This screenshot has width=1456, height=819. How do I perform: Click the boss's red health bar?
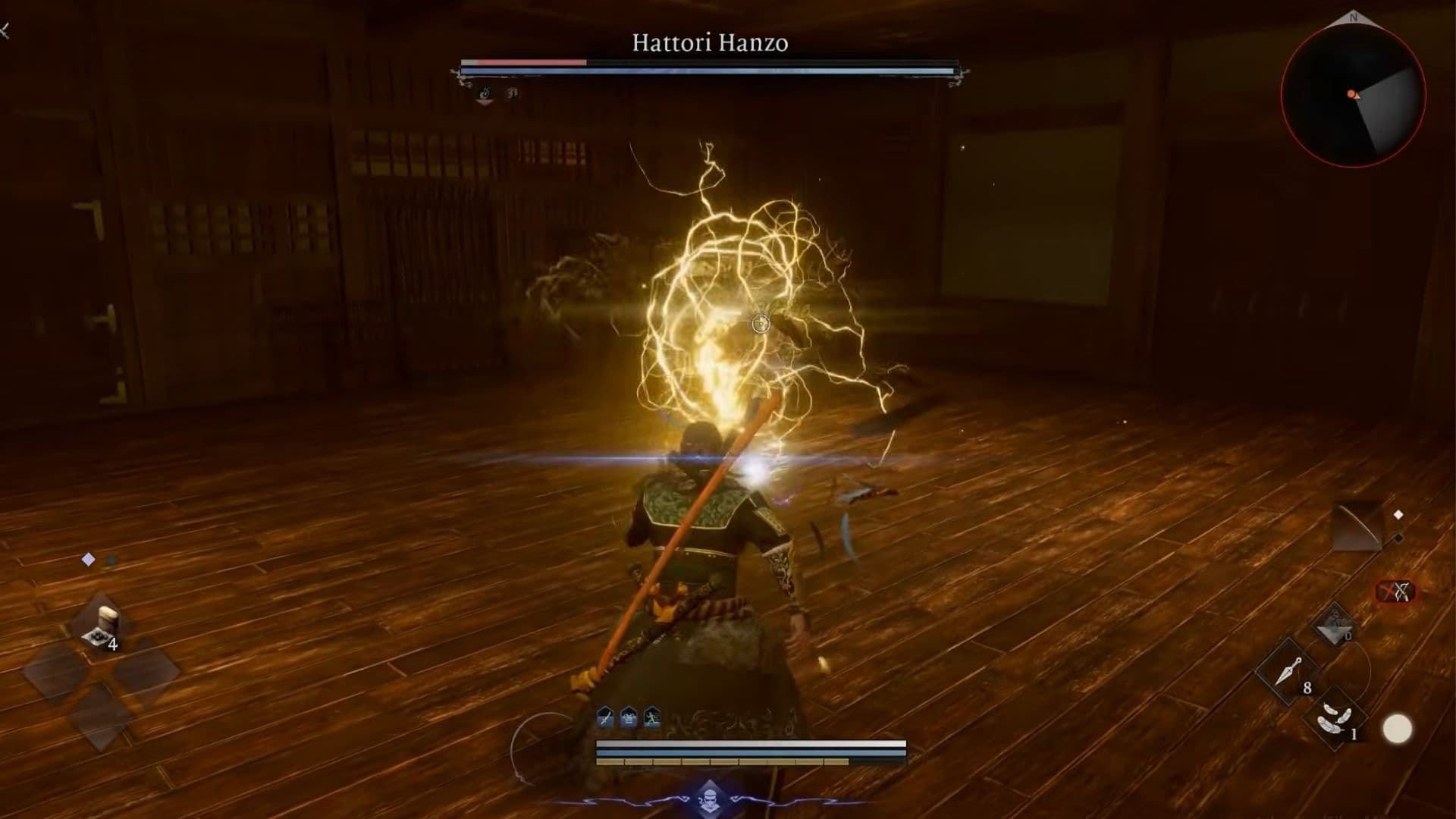523,61
